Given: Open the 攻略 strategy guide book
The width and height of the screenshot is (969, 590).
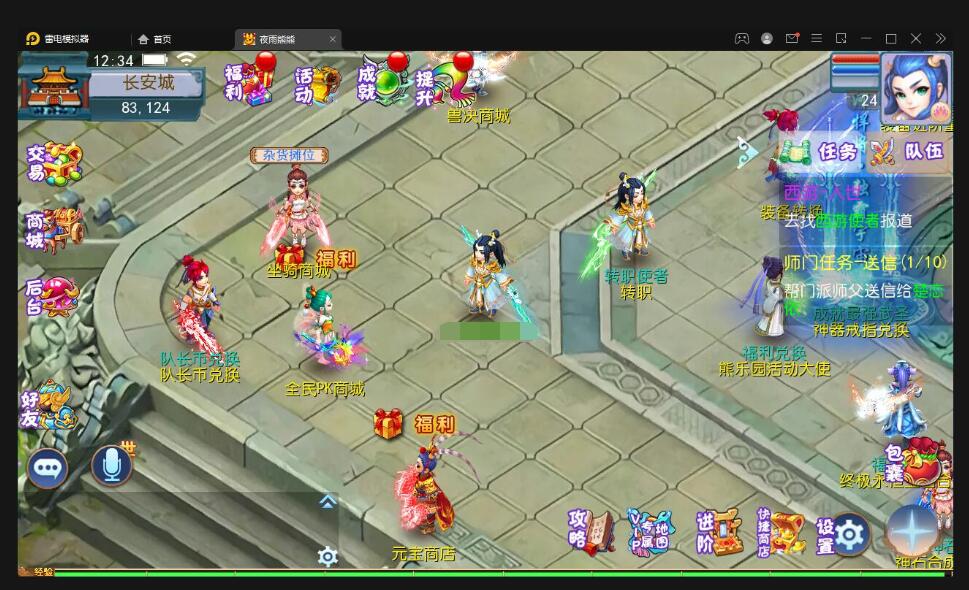Looking at the screenshot, I should 591,531.
